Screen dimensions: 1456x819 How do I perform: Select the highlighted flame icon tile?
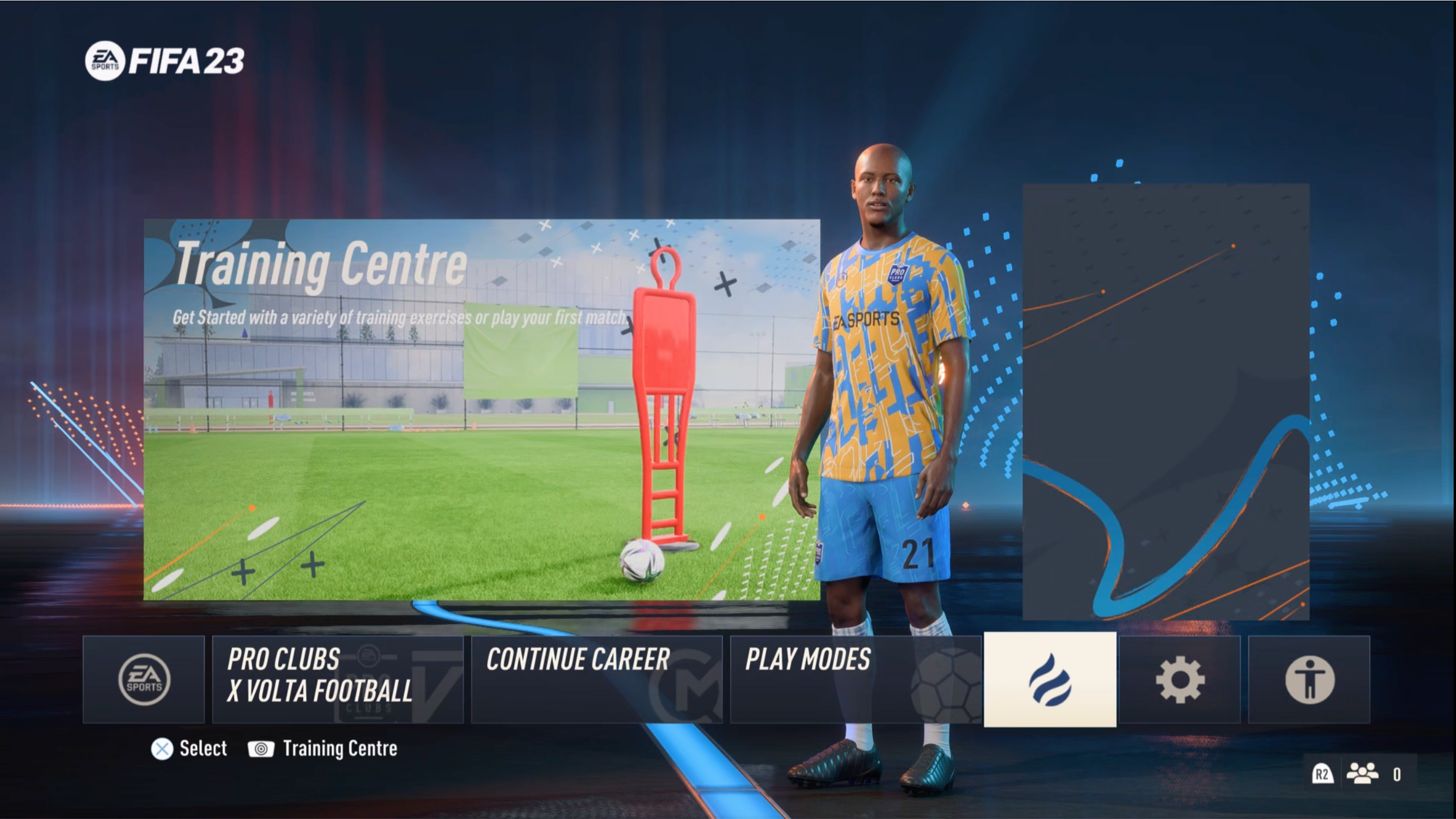click(x=1050, y=680)
